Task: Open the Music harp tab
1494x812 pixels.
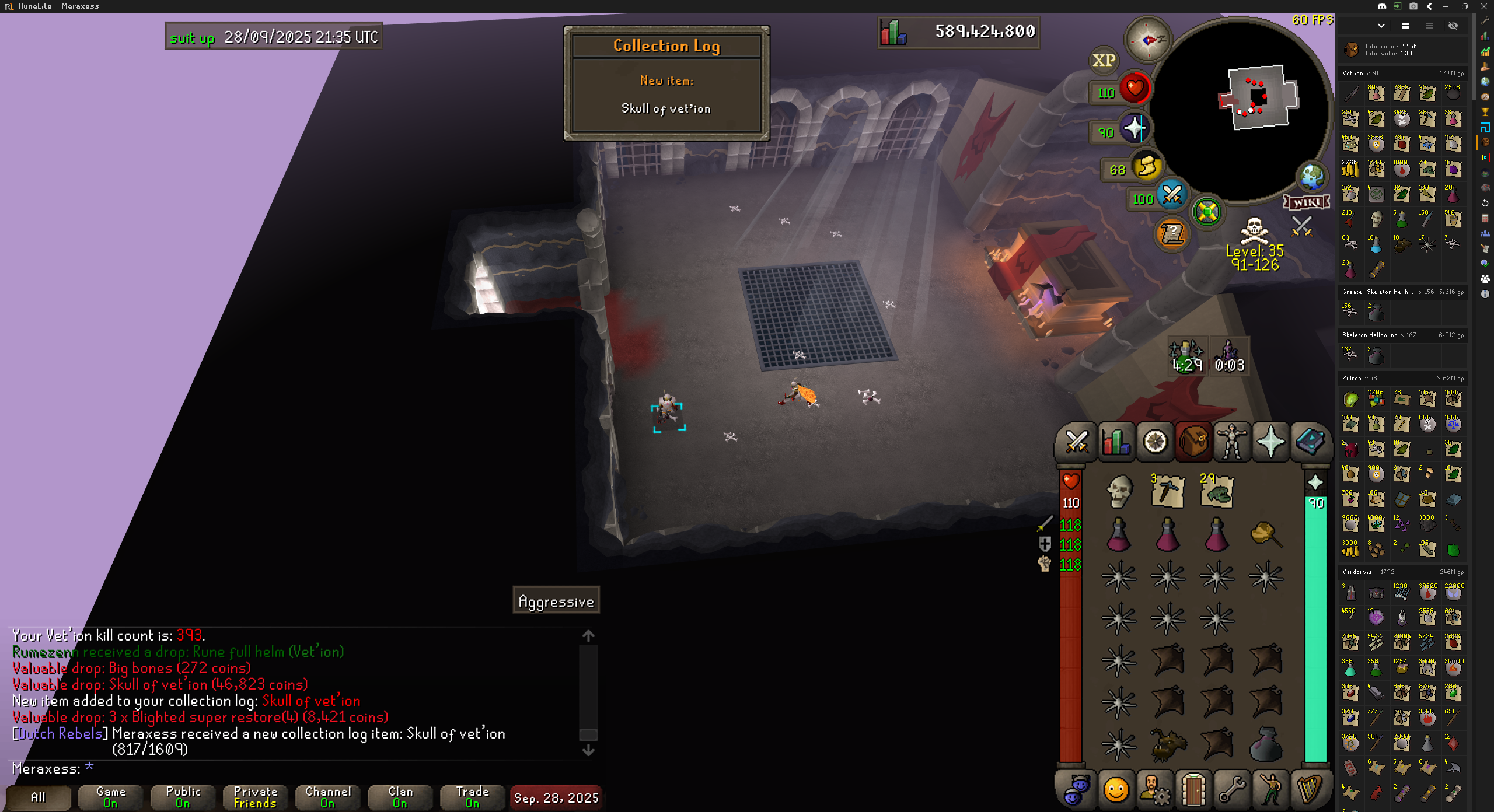Action: 1309,790
